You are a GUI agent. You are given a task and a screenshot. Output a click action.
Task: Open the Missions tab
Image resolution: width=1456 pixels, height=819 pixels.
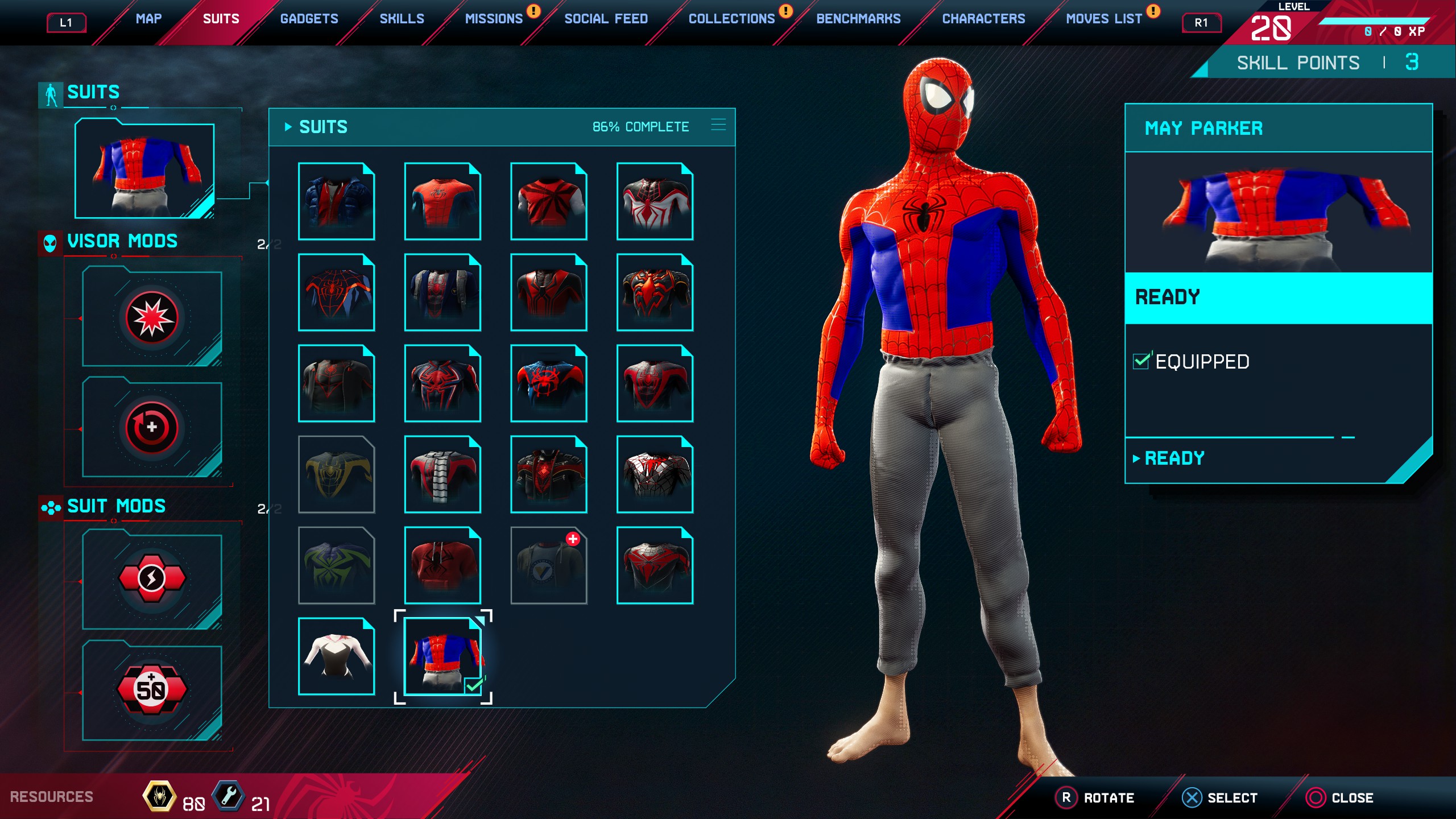pos(494,19)
